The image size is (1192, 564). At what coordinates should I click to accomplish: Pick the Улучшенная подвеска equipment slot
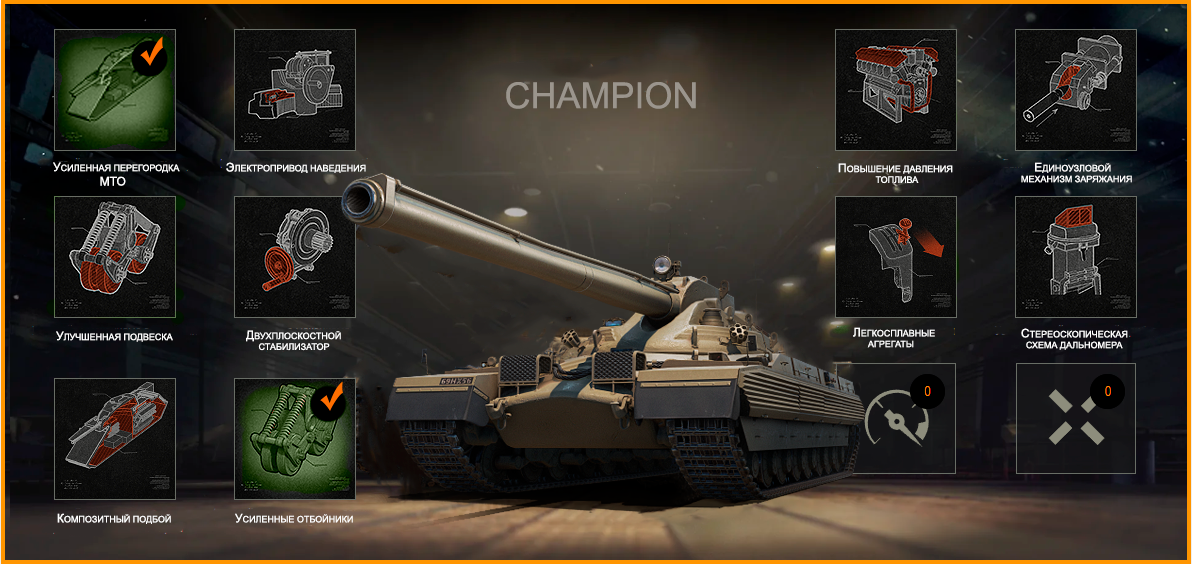[x=114, y=257]
